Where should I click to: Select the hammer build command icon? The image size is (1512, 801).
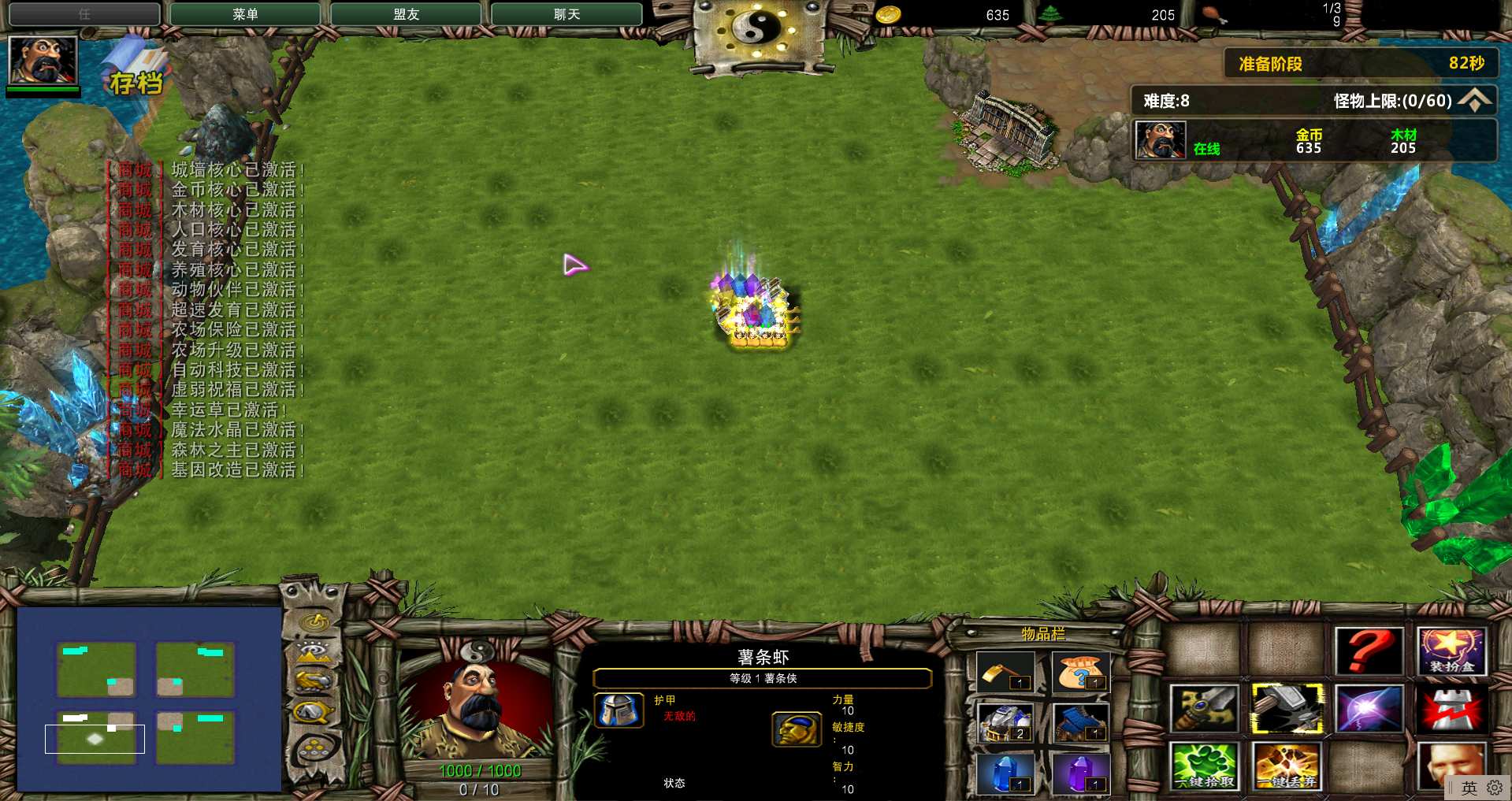[1287, 708]
